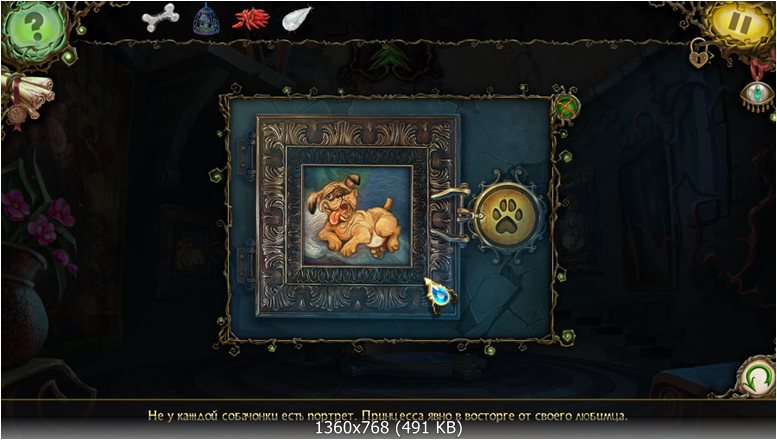Toggle the heart-shaped padlock on inventory bar
777x440 pixels.
[698, 56]
